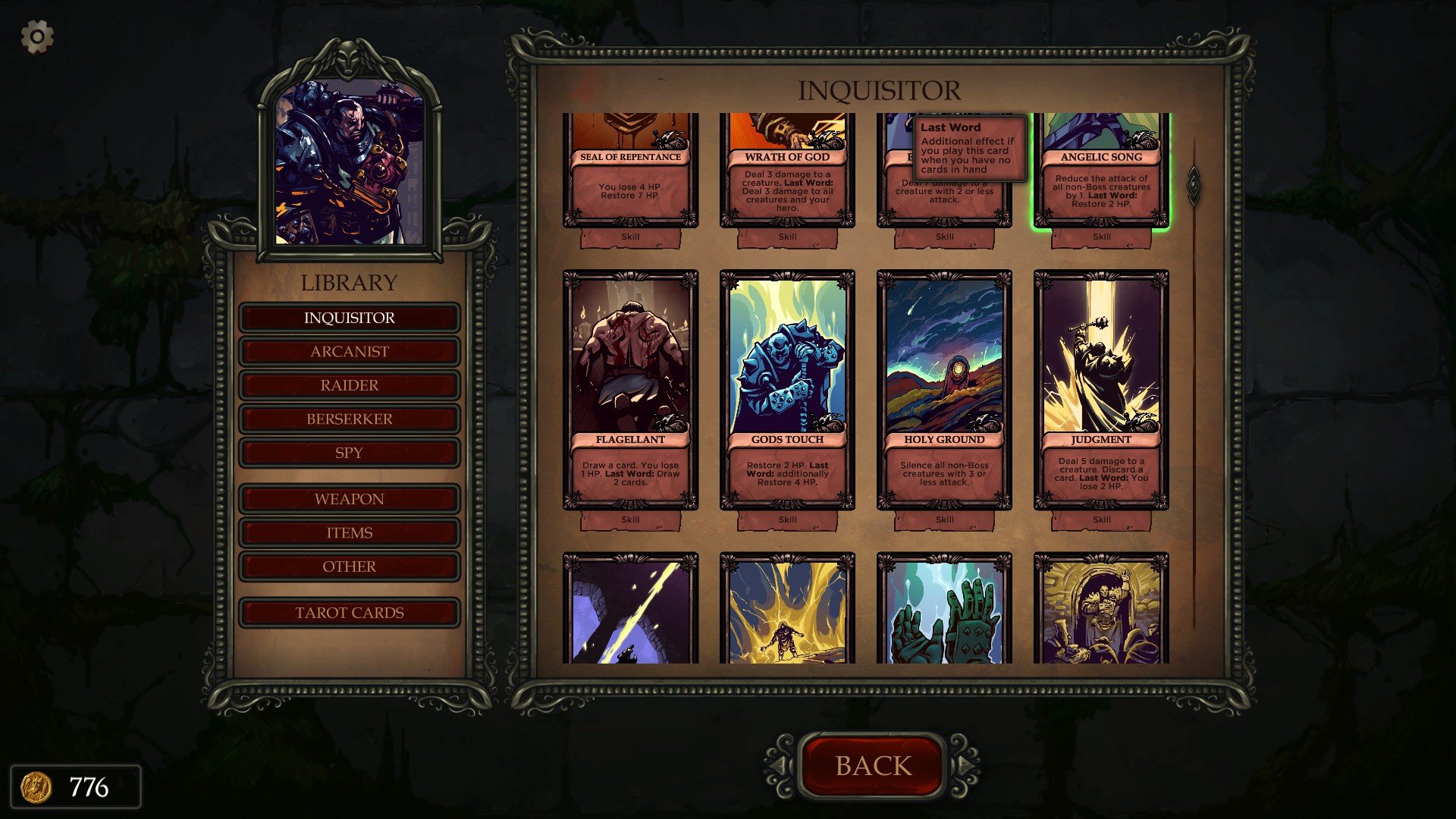Image resolution: width=1456 pixels, height=819 pixels.
Task: Show the Other cards category
Action: click(349, 566)
